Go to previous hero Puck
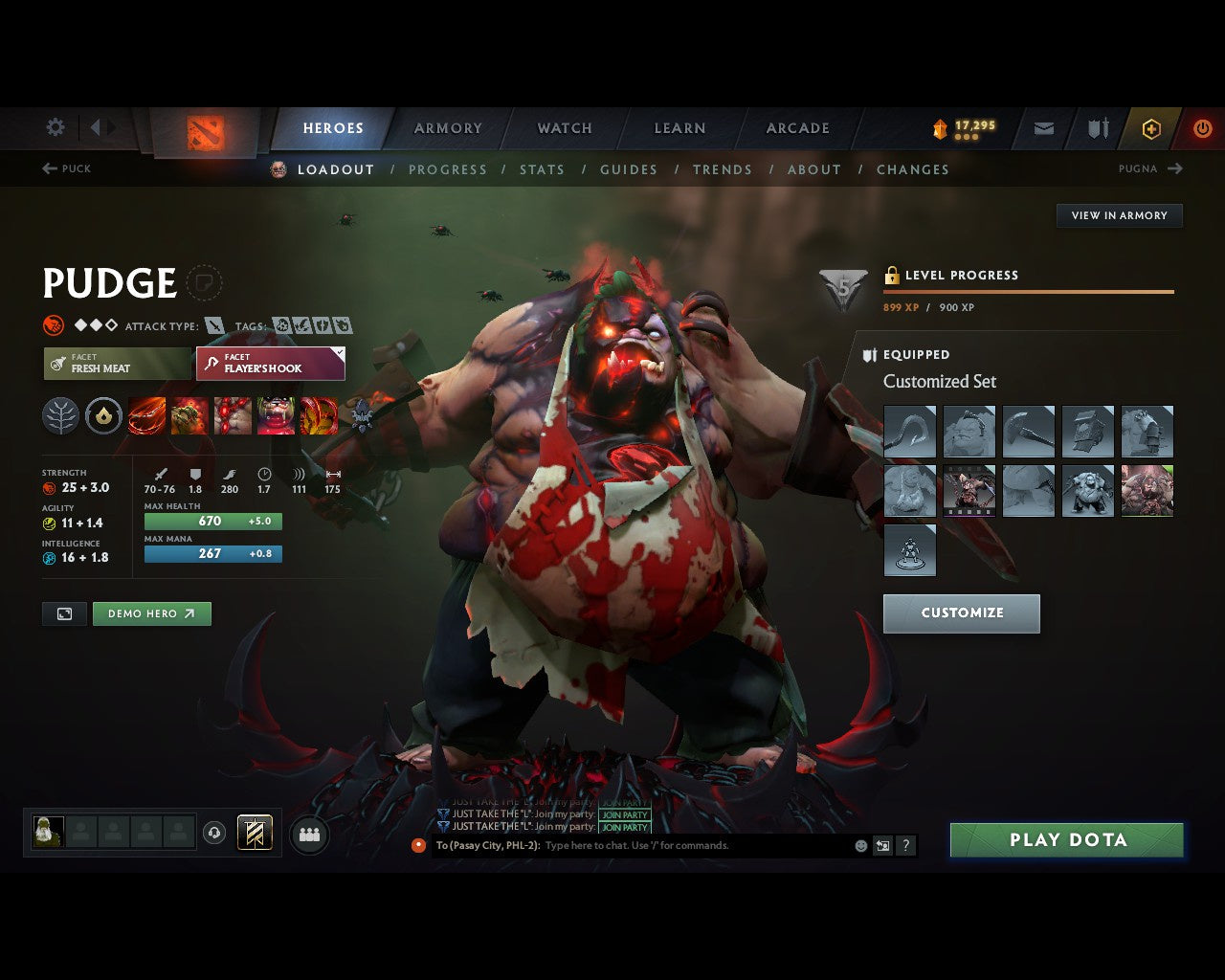The width and height of the screenshot is (1225, 980). (66, 168)
